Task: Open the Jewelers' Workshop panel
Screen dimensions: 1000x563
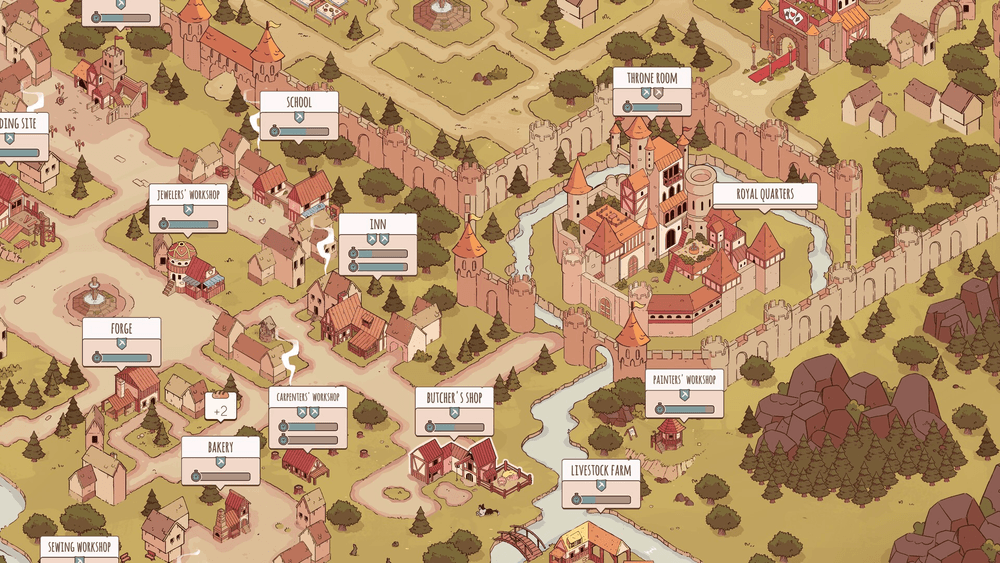Action: coord(188,195)
